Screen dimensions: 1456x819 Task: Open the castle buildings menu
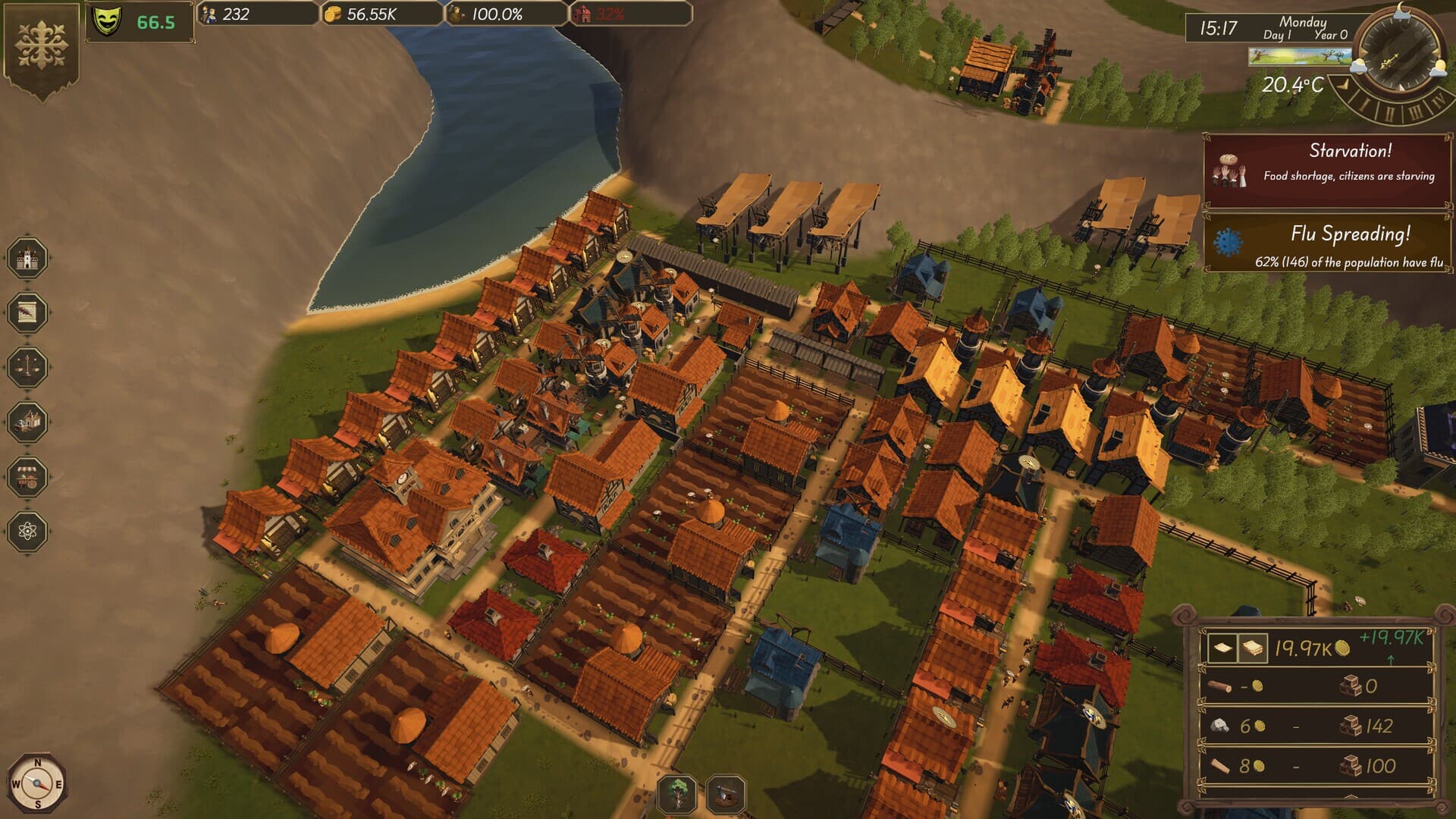pyautogui.click(x=28, y=258)
